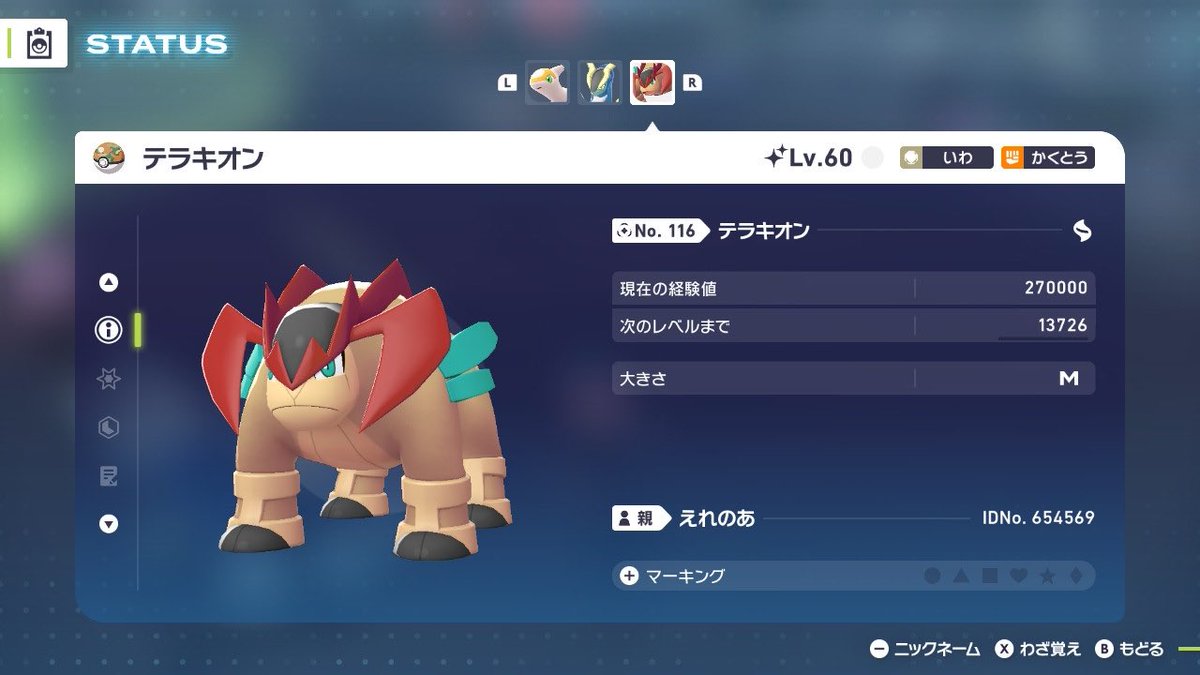Image resolution: width=1200 pixels, height=675 pixels.
Task: Select the highlighted Terrakion party thumbnail
Action: click(x=652, y=83)
